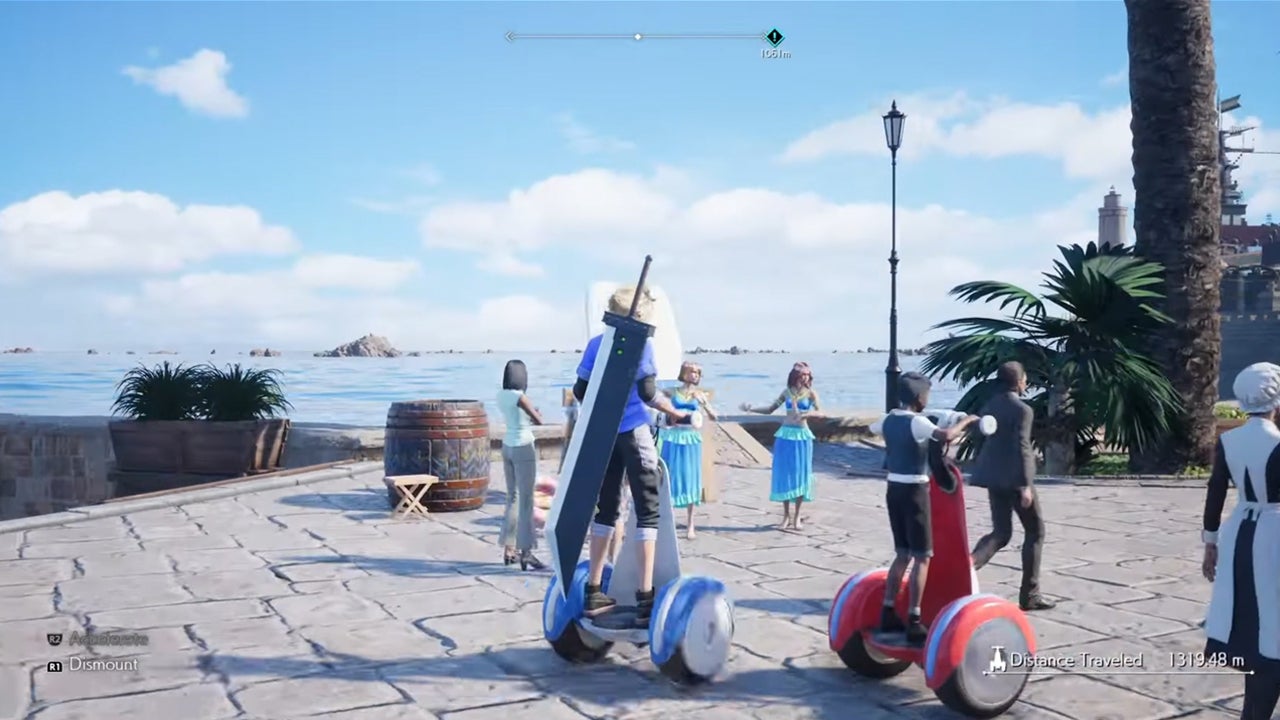Click the green exclamation objective marker
1280x720 pixels.
[774, 37]
